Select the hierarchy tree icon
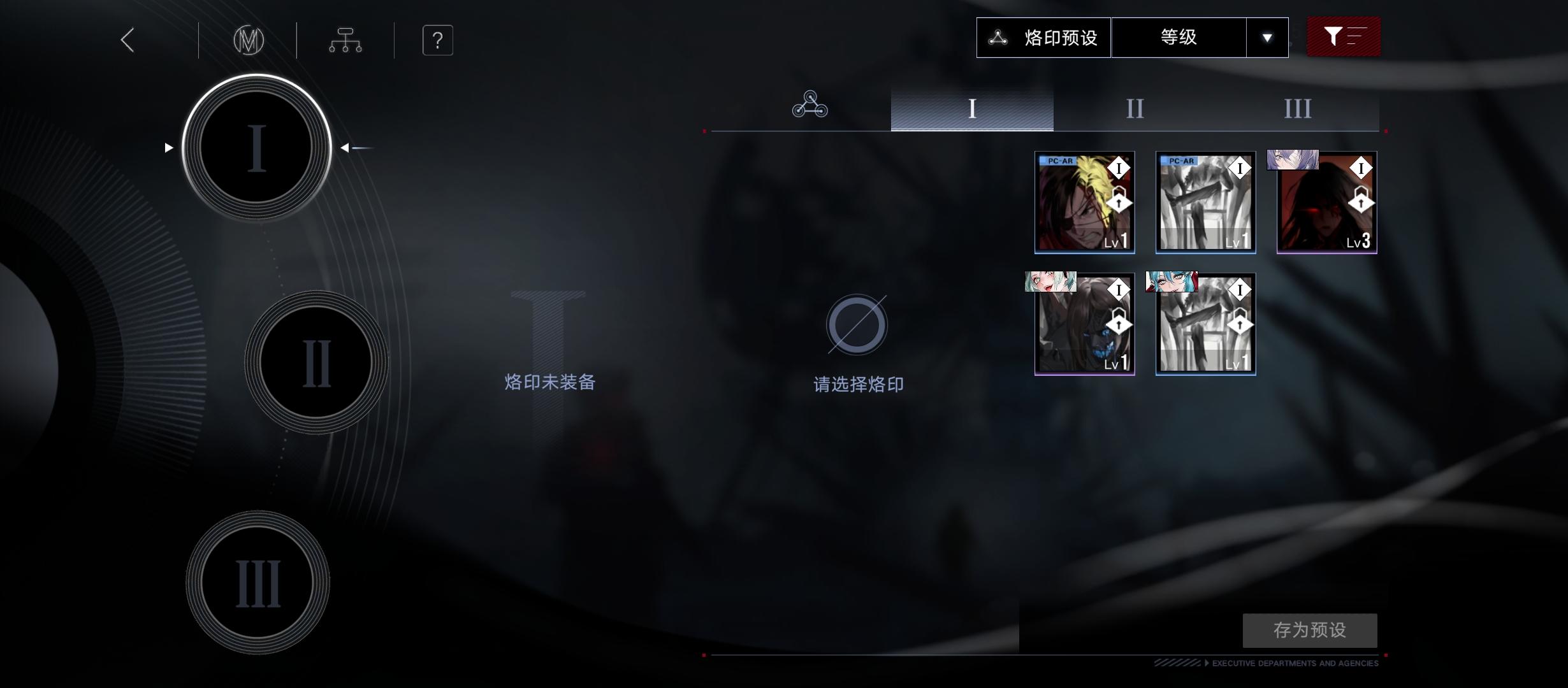Viewport: 1568px width, 688px height. [345, 39]
